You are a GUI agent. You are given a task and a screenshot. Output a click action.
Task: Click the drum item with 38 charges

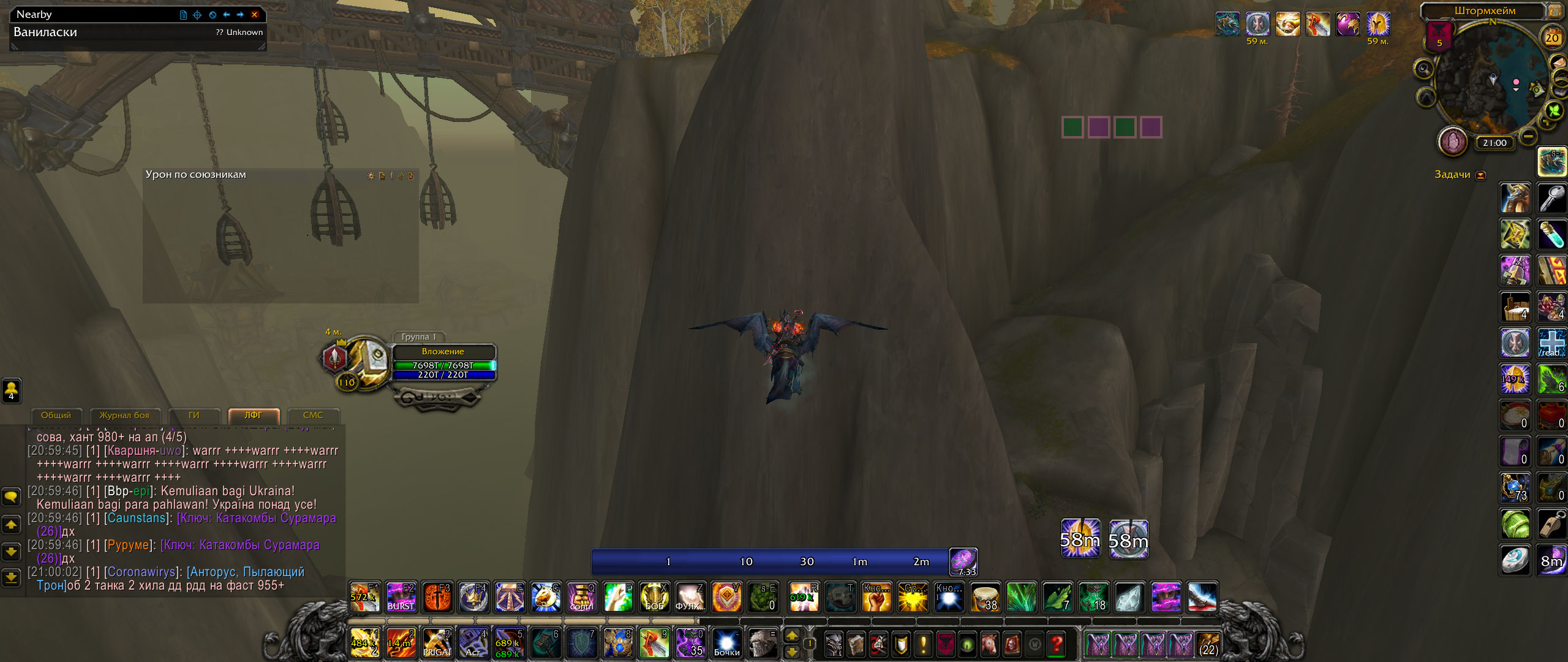985,597
